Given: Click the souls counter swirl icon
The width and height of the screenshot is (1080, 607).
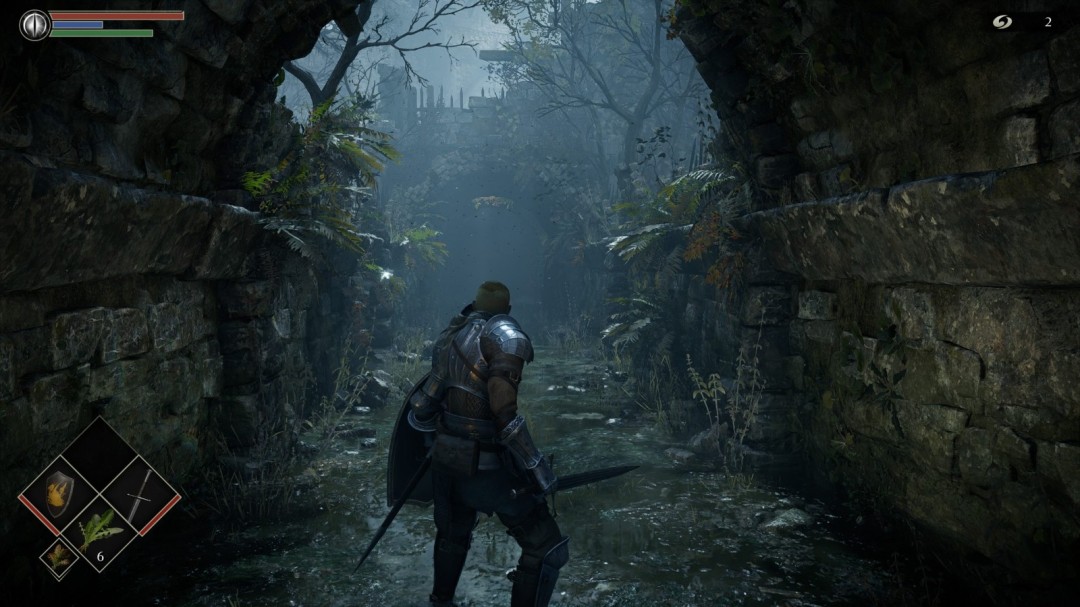Looking at the screenshot, I should pos(1002,22).
